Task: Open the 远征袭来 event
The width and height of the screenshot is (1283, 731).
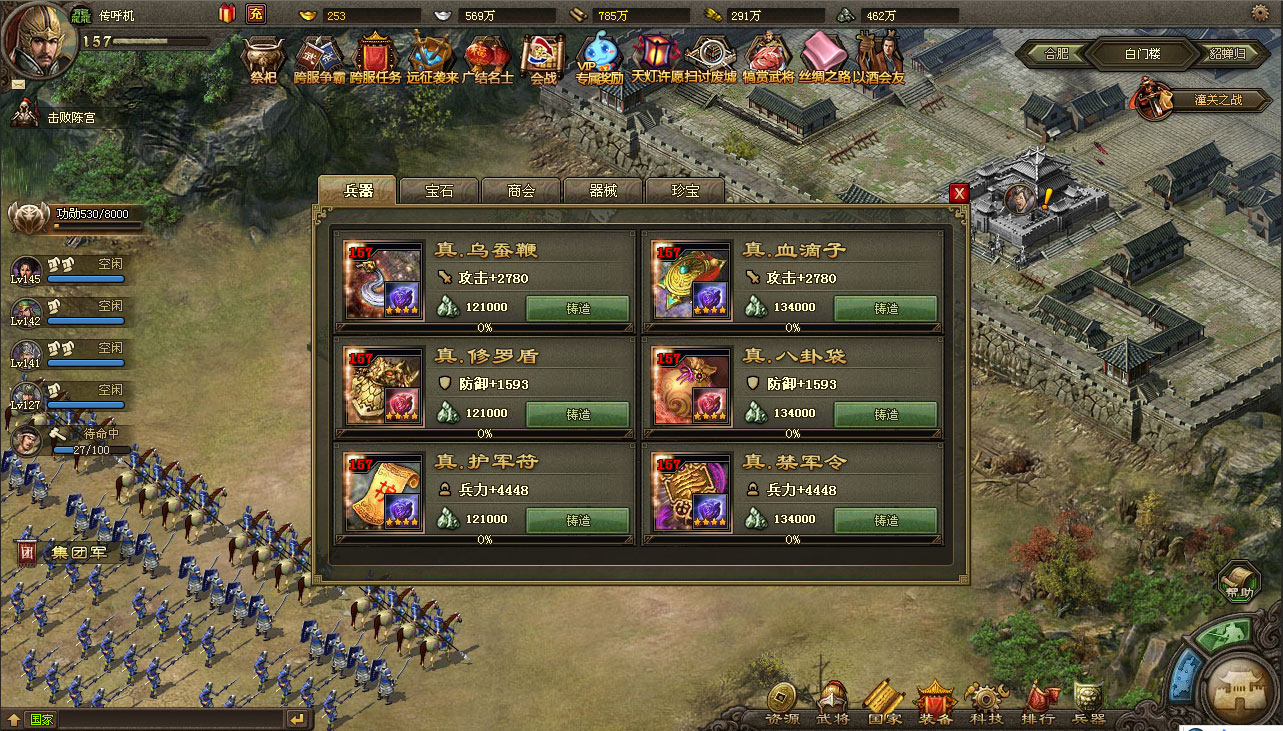Action: [432, 58]
